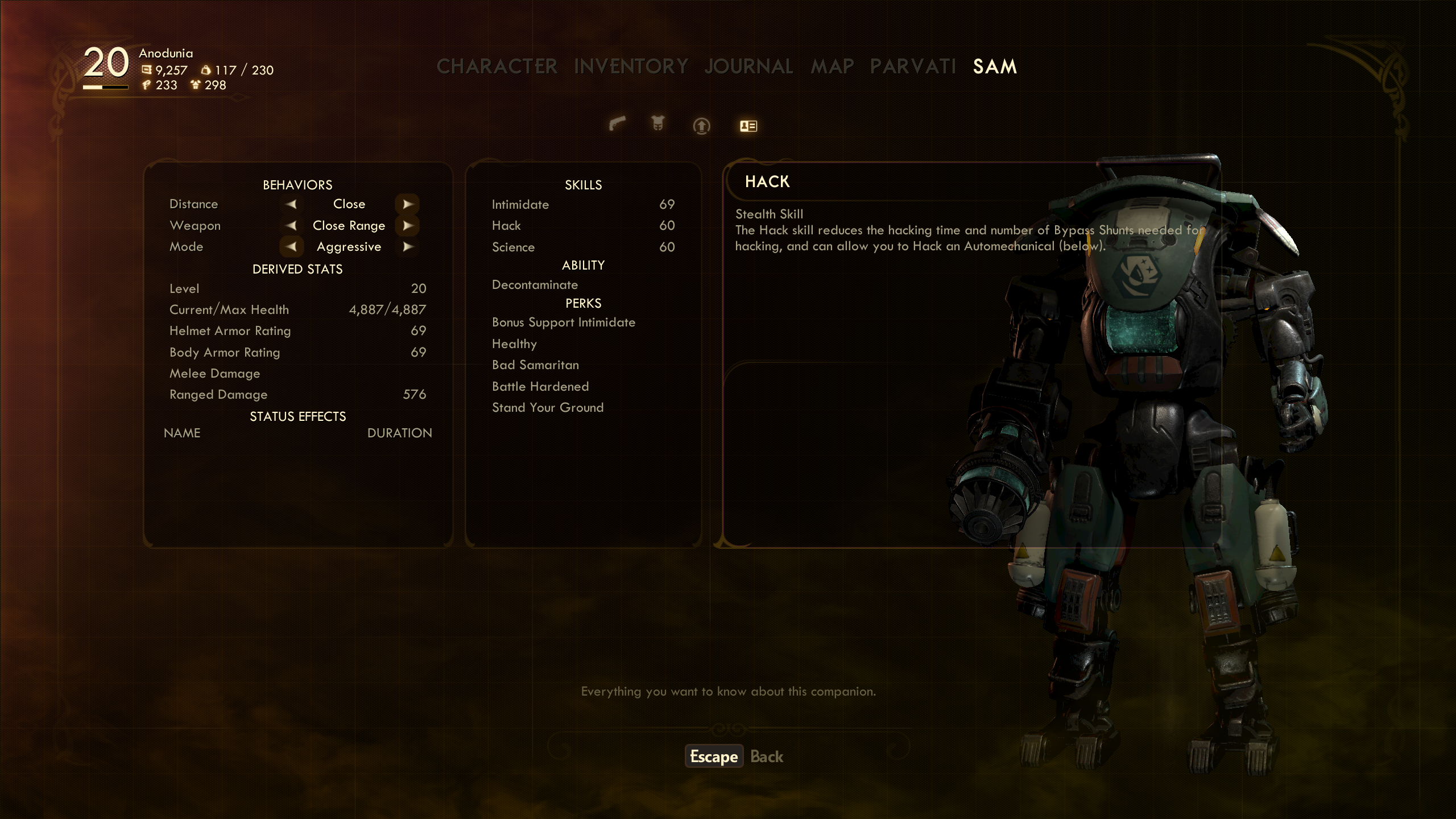Open the companion perks arrow-up icon
This screenshot has height=819, width=1456.
701,126
